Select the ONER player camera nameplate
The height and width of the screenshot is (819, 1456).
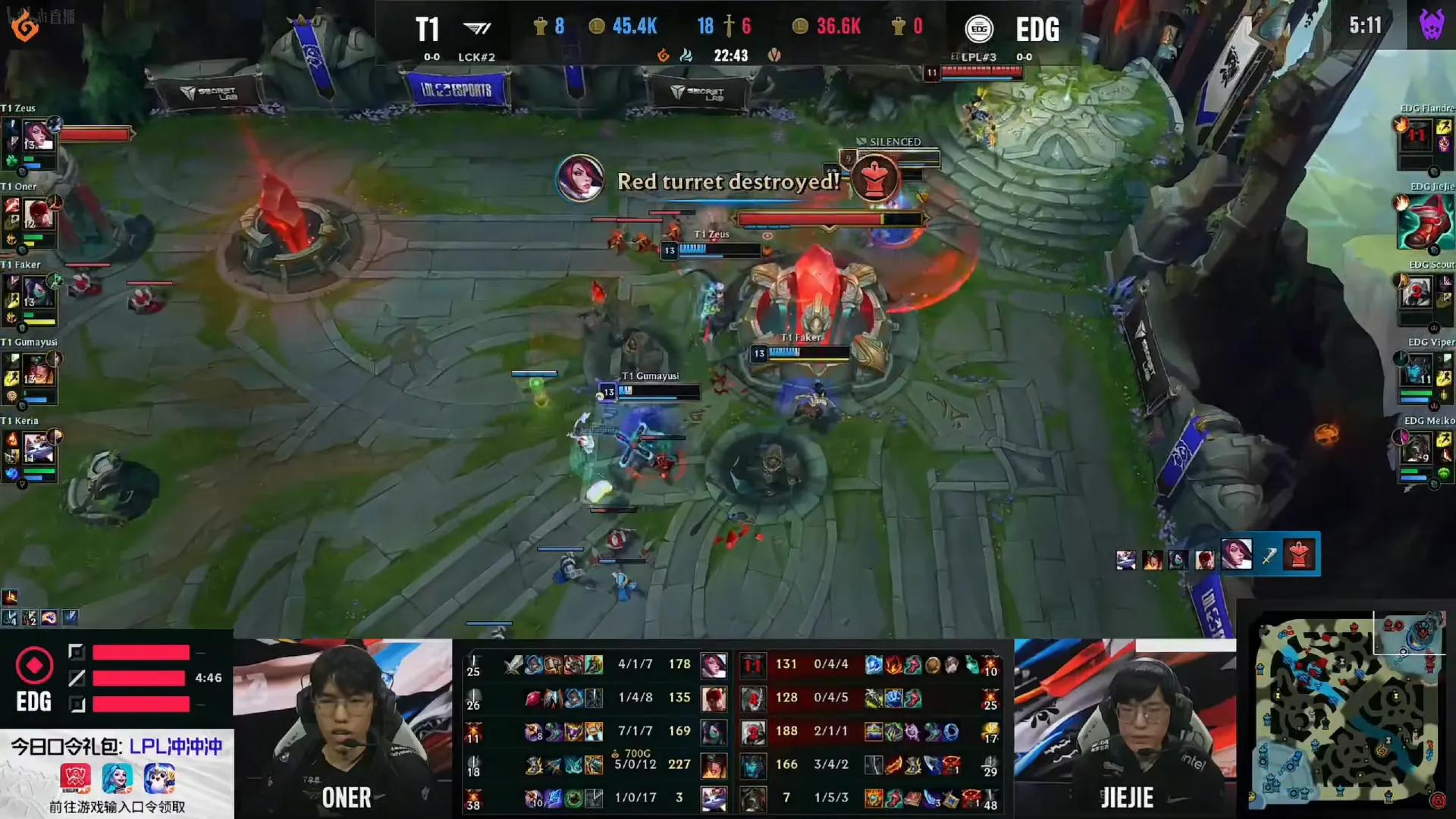coord(347,799)
